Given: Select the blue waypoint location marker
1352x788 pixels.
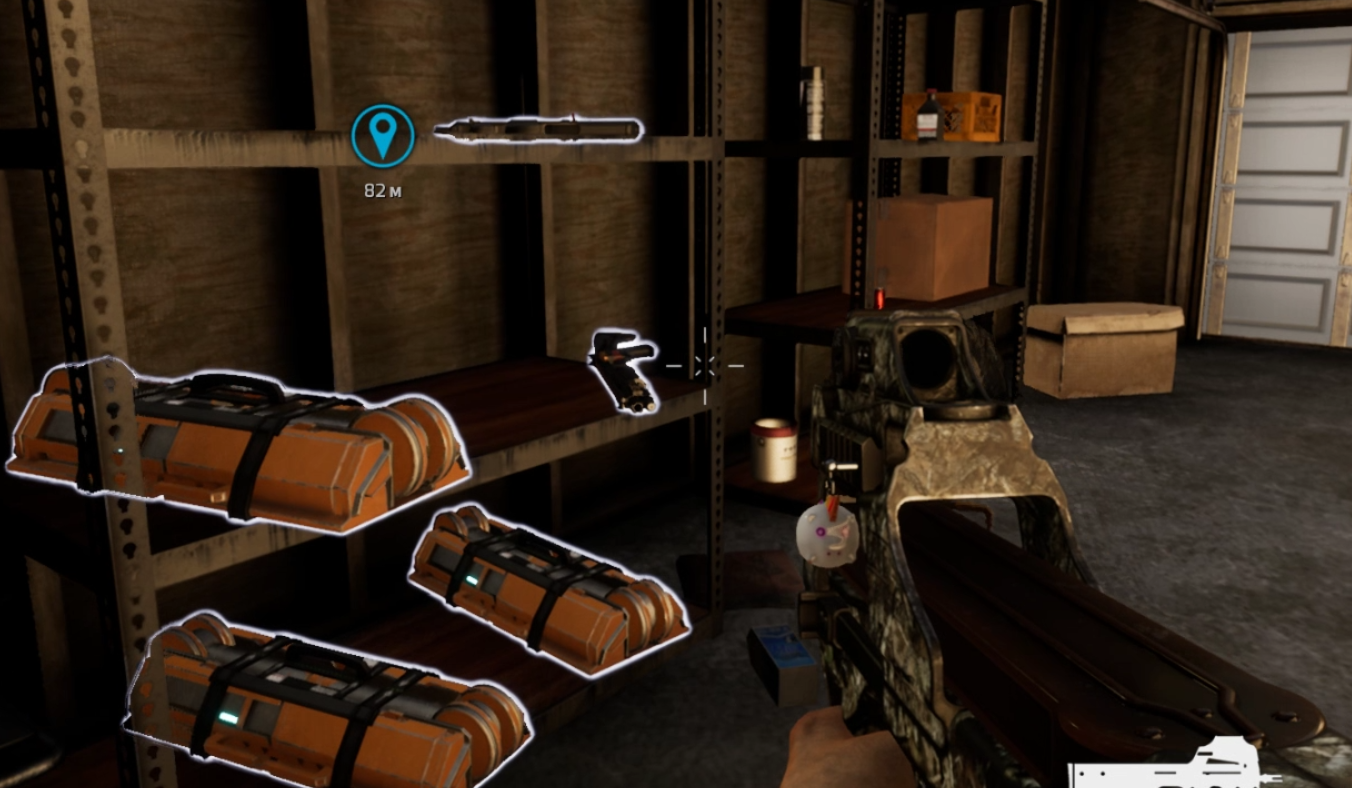Looking at the screenshot, I should 383,136.
